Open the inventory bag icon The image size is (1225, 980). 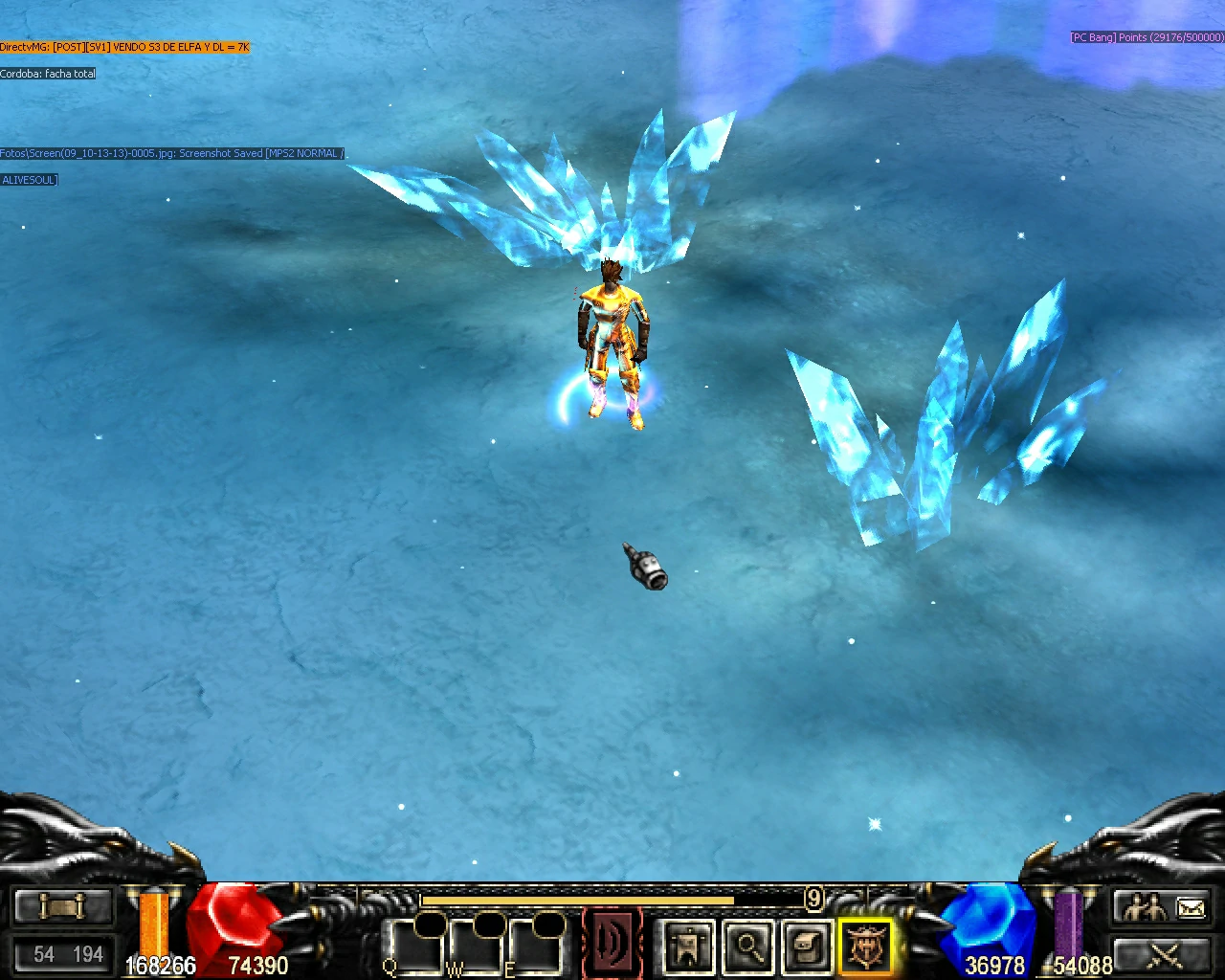click(809, 948)
